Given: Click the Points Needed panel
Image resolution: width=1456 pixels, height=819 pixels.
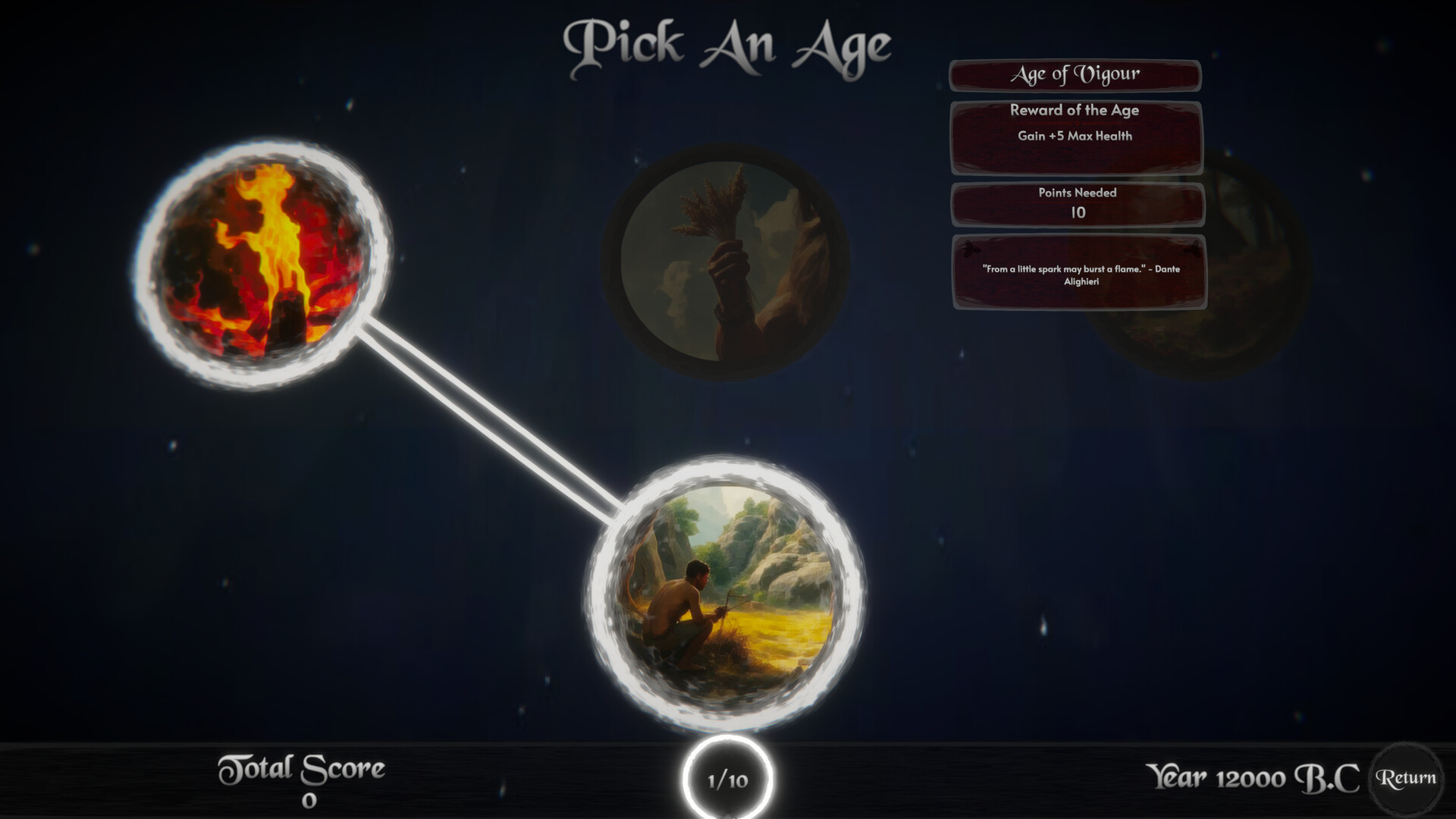Looking at the screenshot, I should point(1077,203).
